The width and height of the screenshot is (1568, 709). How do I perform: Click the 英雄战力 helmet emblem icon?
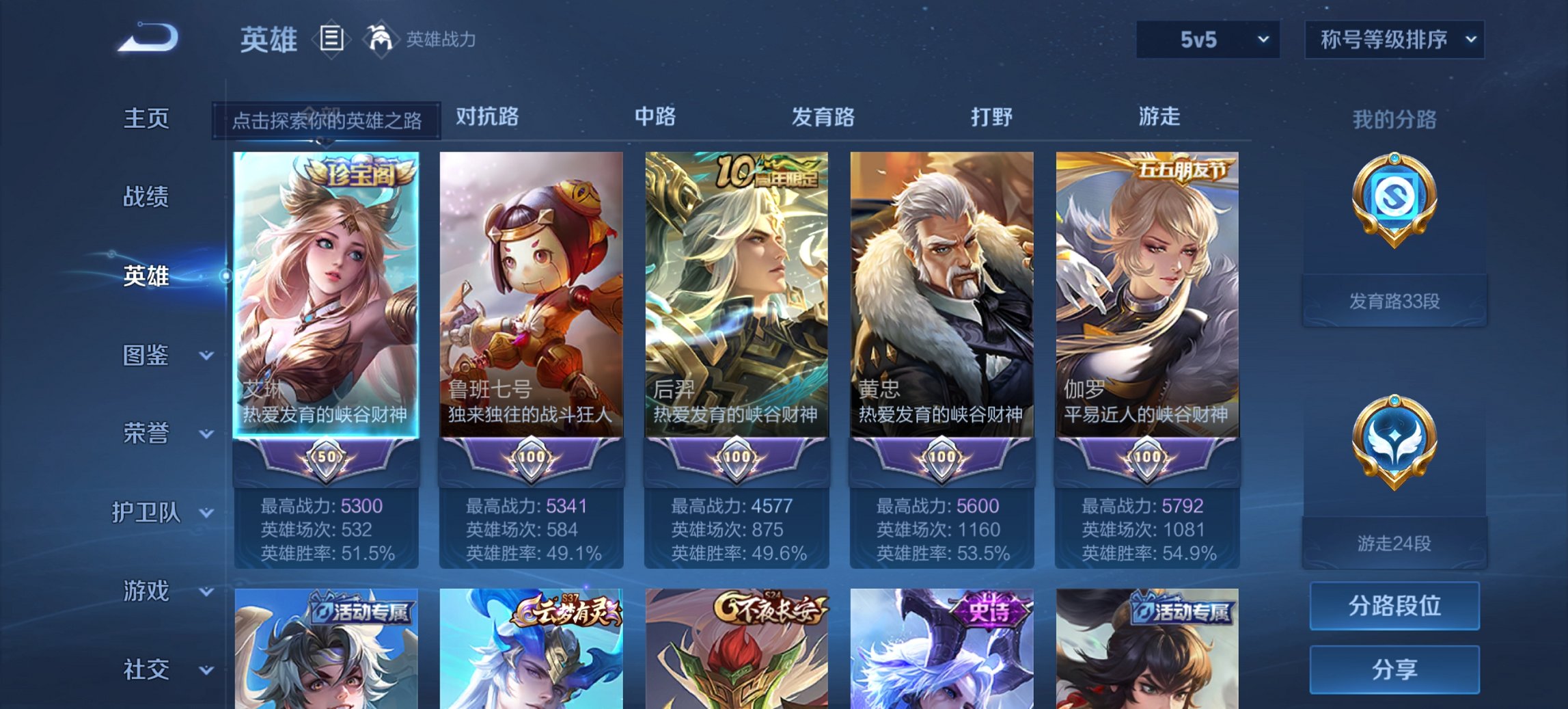380,39
